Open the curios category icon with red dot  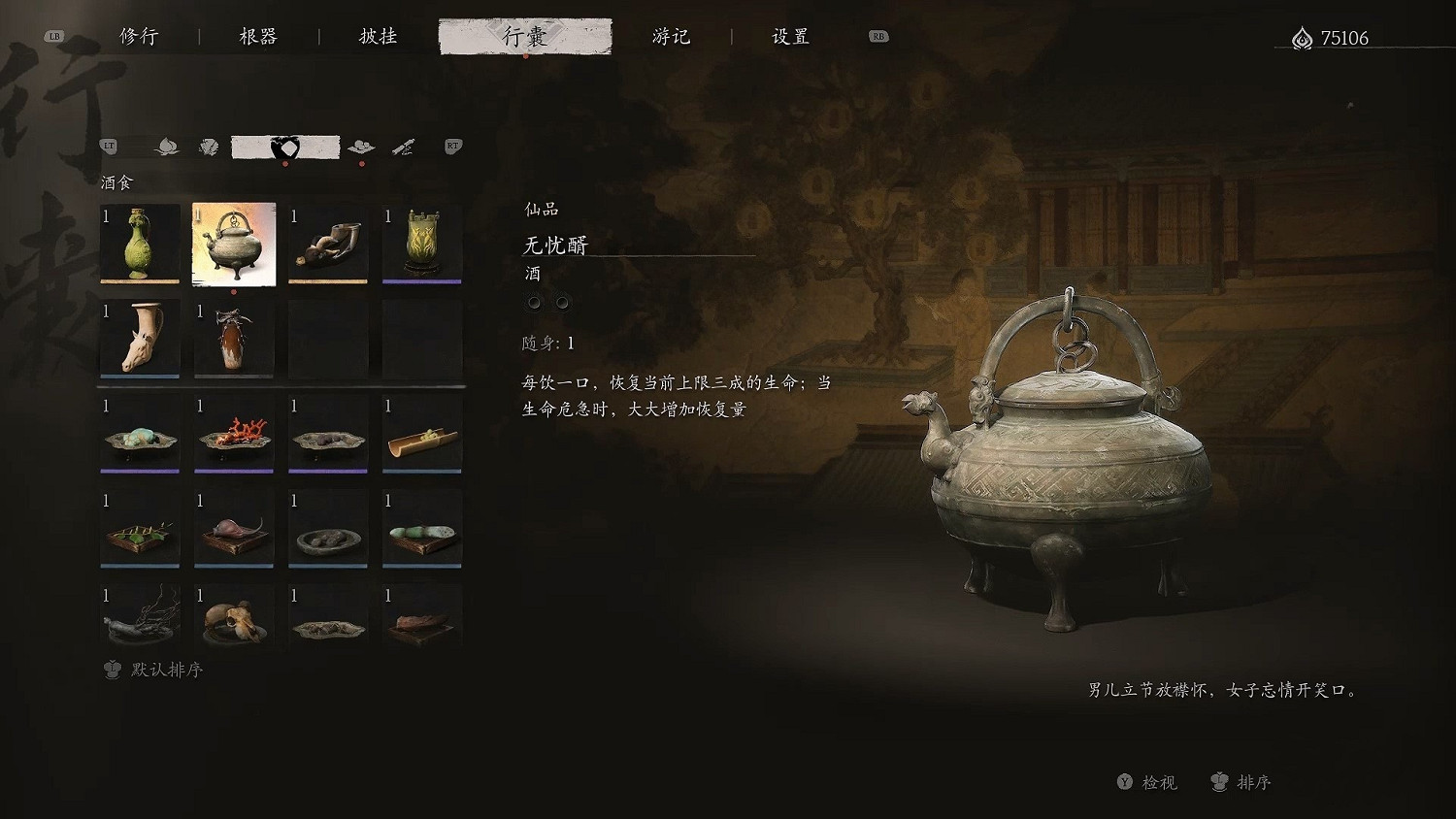(361, 147)
